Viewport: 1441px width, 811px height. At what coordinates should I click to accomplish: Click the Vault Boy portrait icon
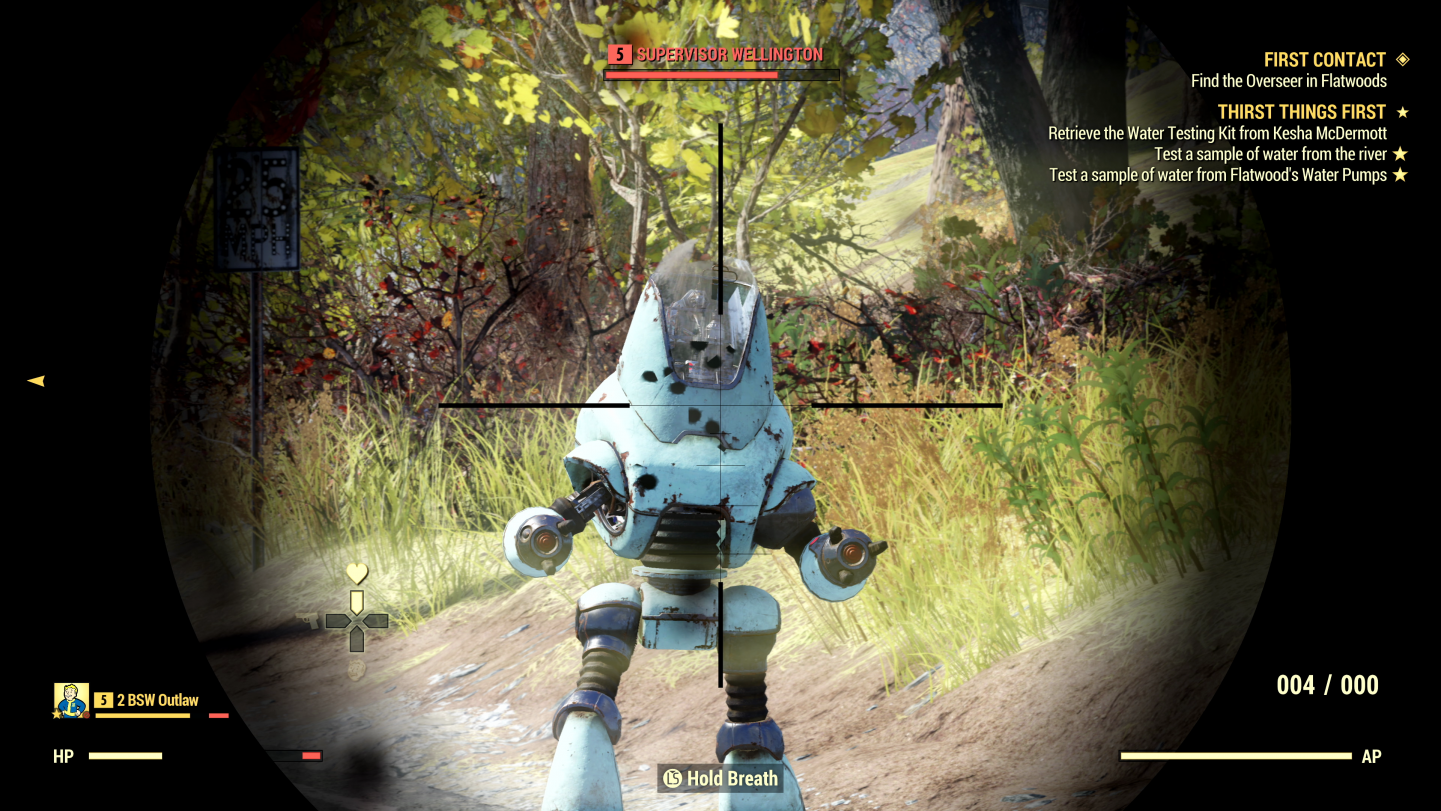(x=71, y=700)
